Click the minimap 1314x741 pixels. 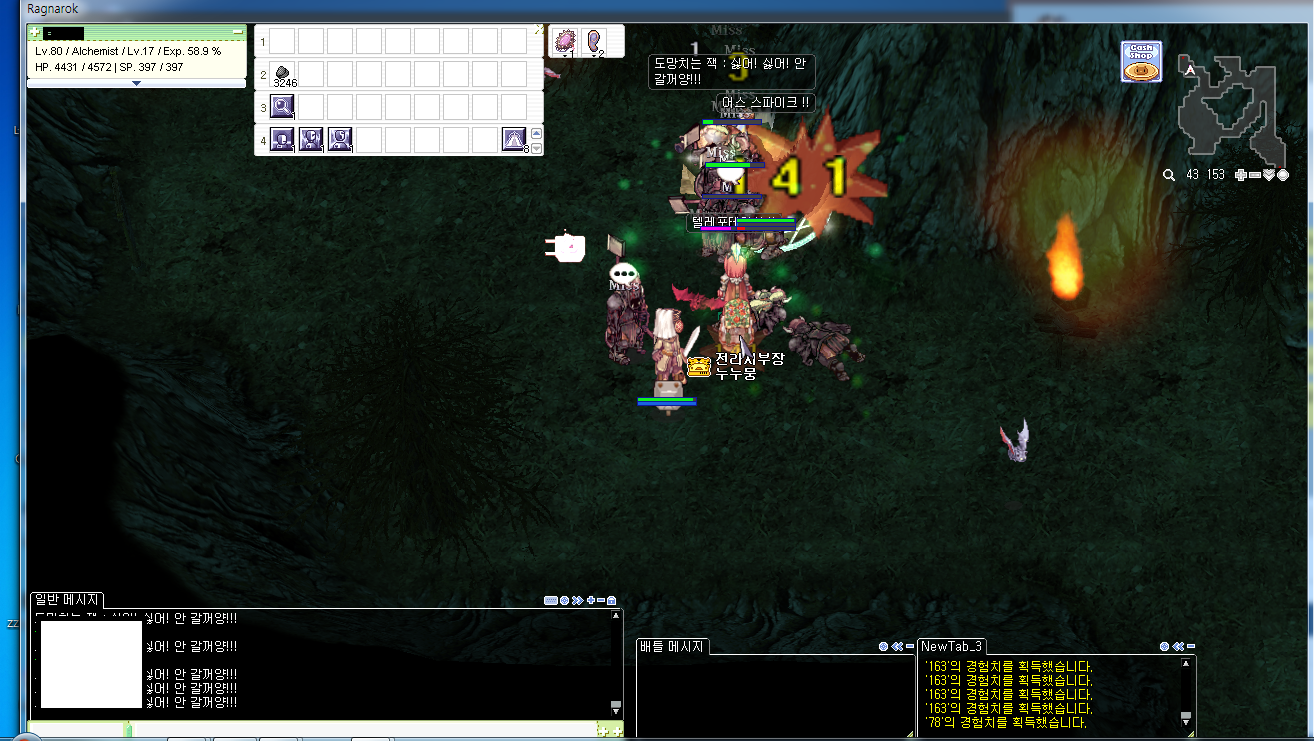[x=1231, y=110]
